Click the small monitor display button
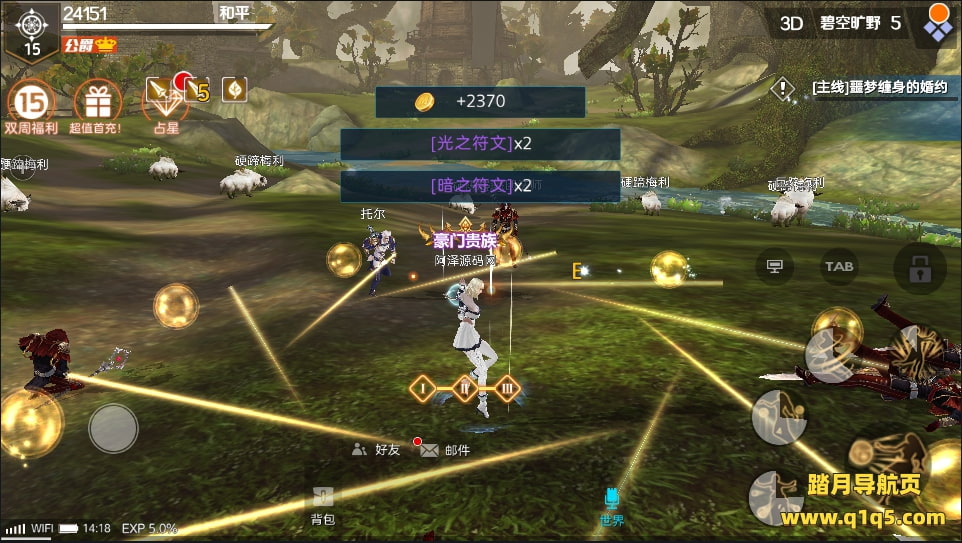The height and width of the screenshot is (543, 962). (774, 266)
